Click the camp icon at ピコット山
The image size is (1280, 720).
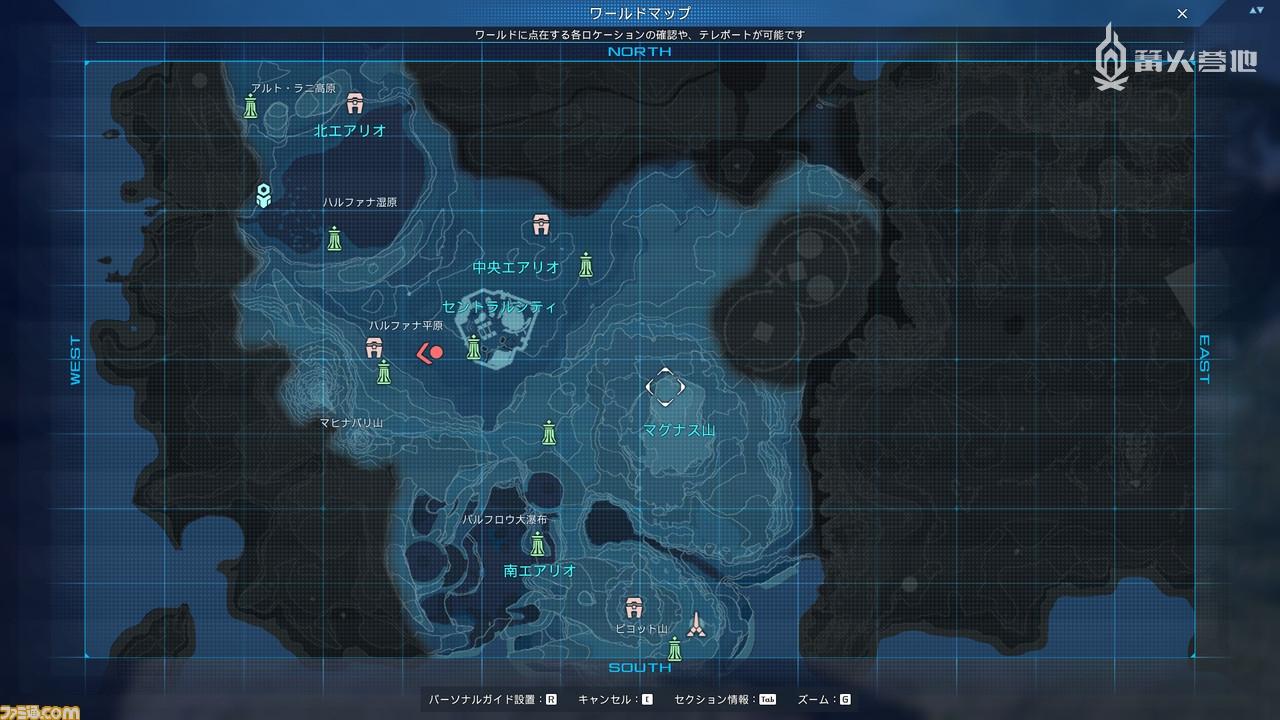[633, 606]
